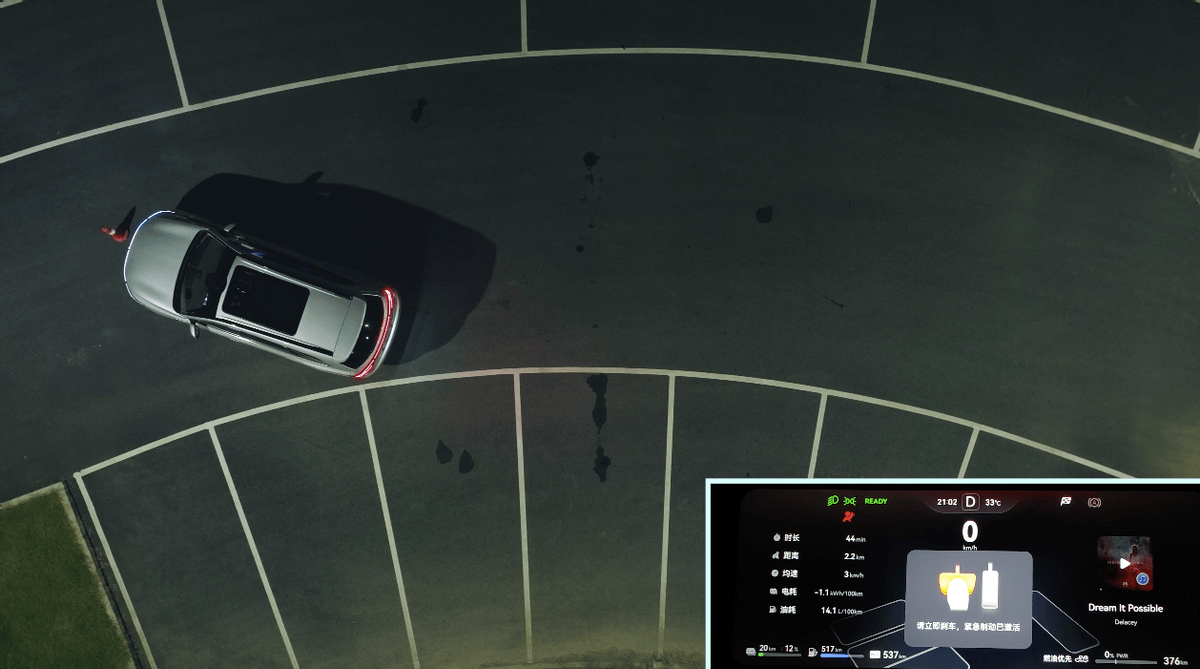Play the Dream It Possible album track
Viewport: 1200px width, 669px height.
(1124, 563)
